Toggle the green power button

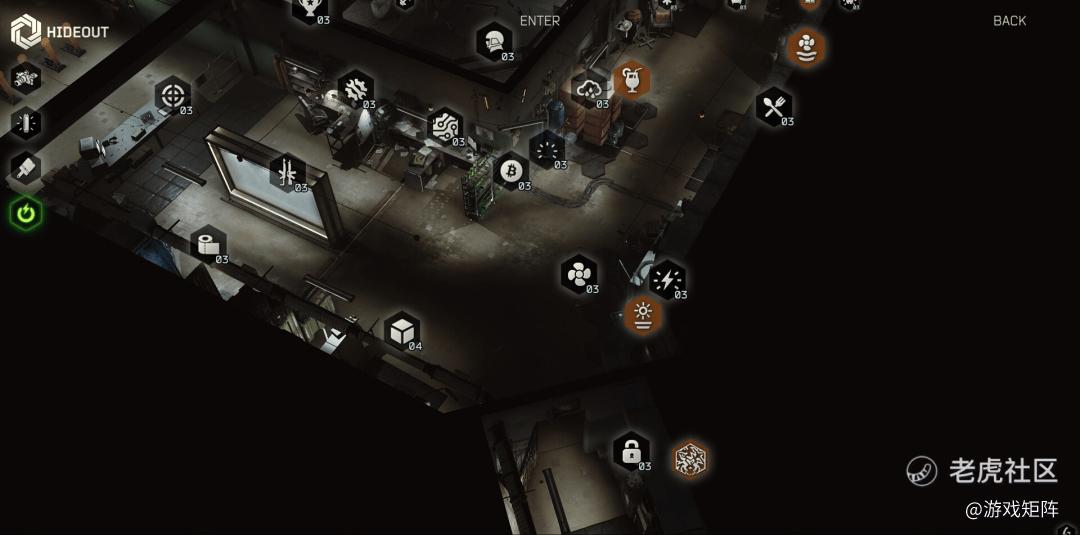[26, 213]
